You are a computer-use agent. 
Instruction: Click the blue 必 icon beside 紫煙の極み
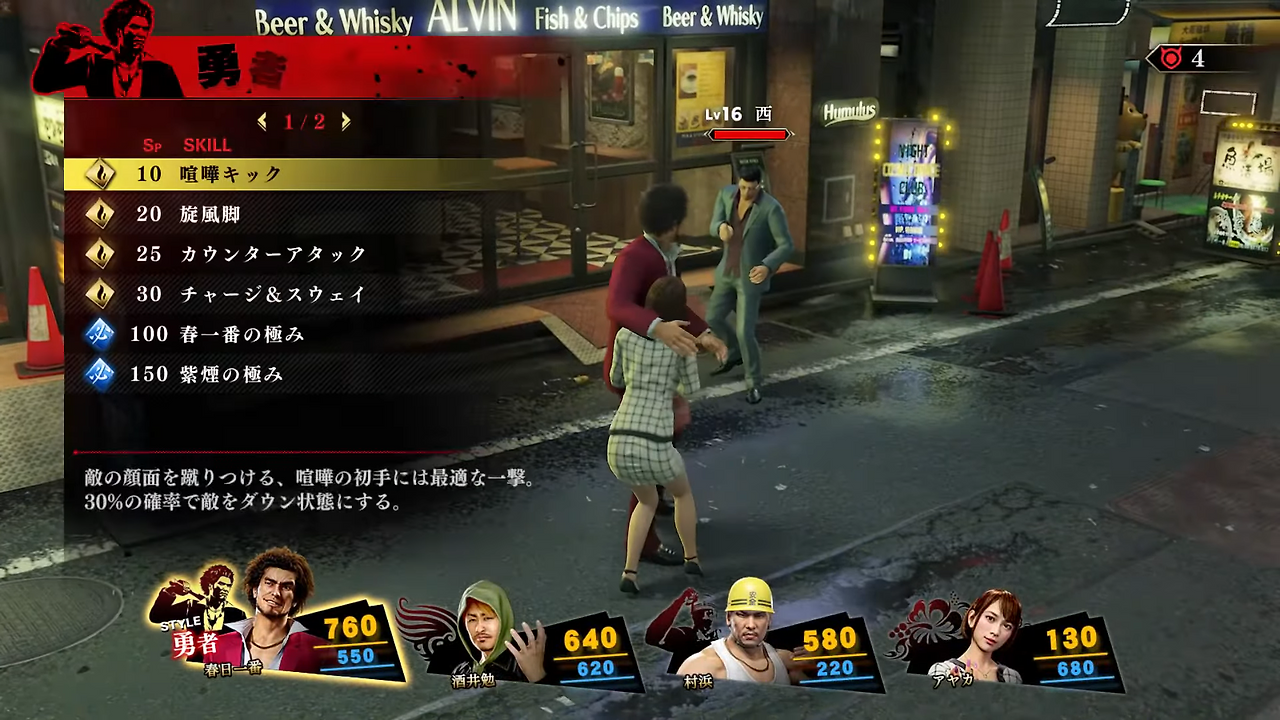pyautogui.click(x=101, y=374)
